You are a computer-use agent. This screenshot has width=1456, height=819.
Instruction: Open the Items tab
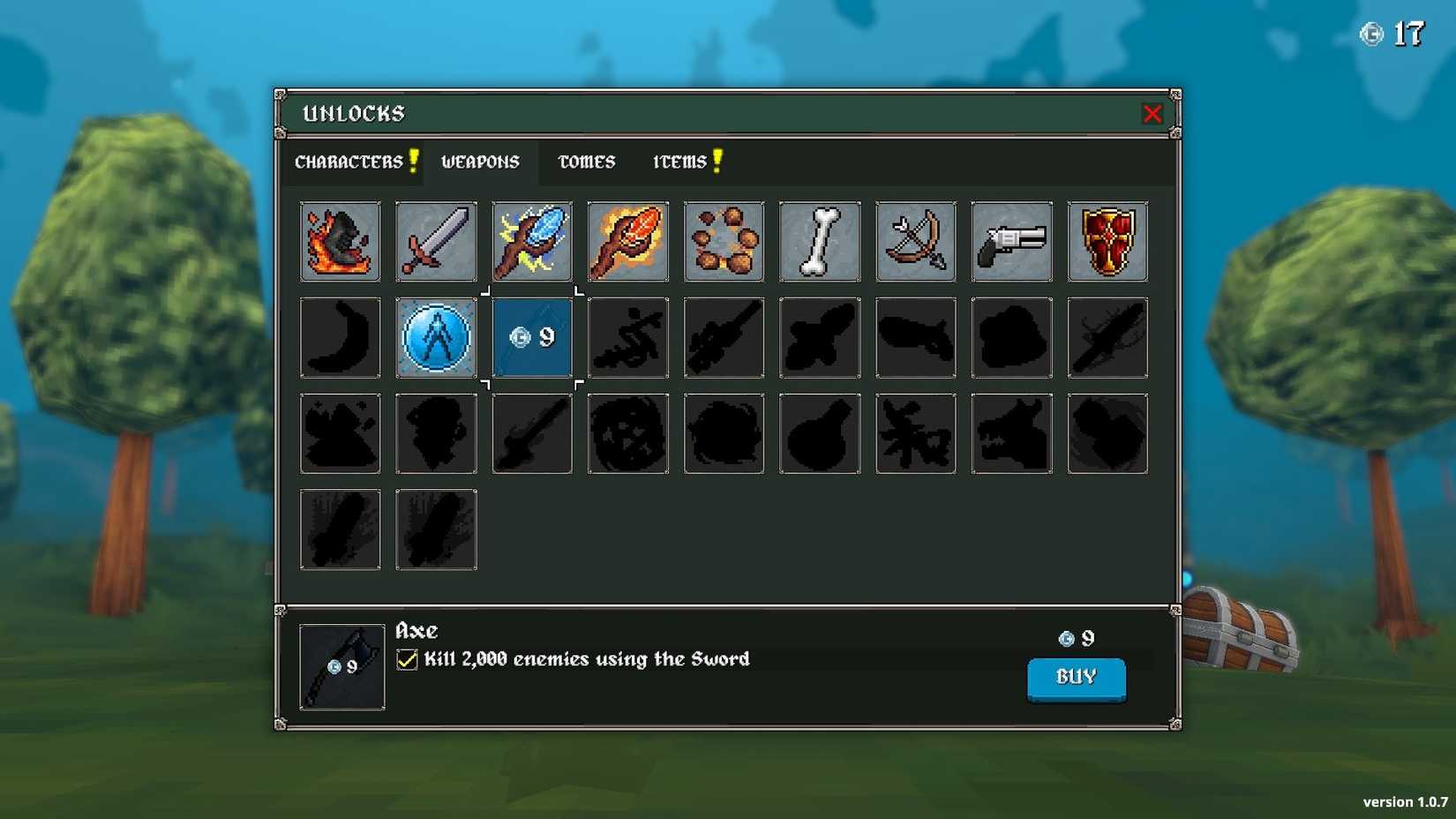(x=679, y=162)
